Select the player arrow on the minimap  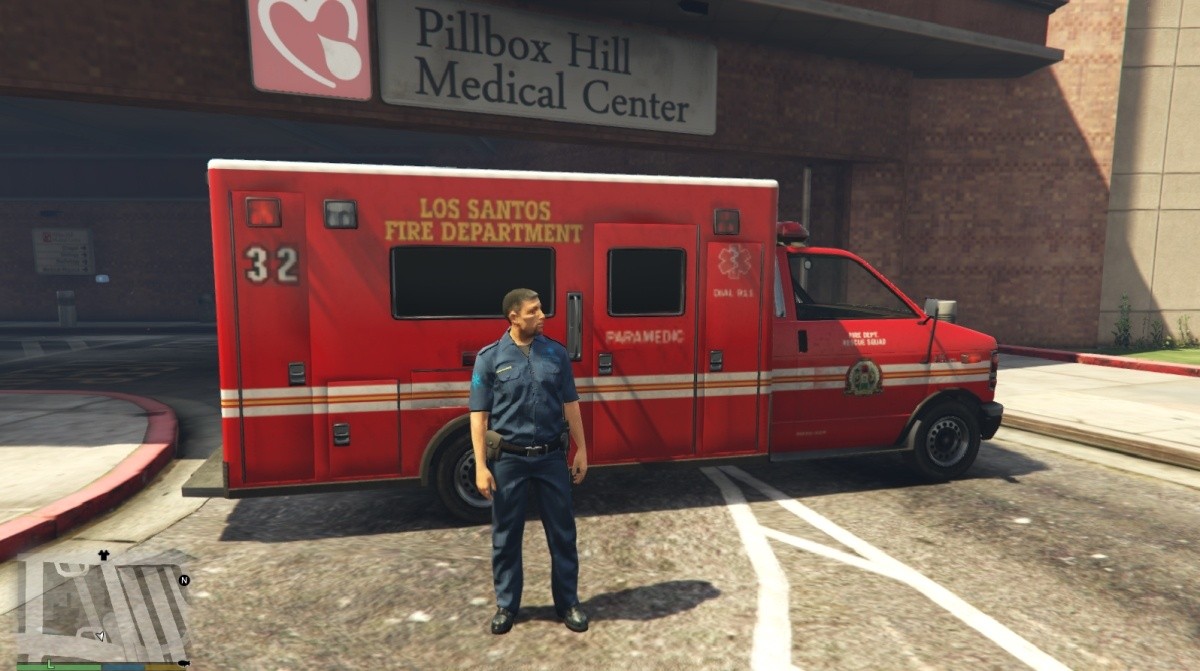point(100,635)
